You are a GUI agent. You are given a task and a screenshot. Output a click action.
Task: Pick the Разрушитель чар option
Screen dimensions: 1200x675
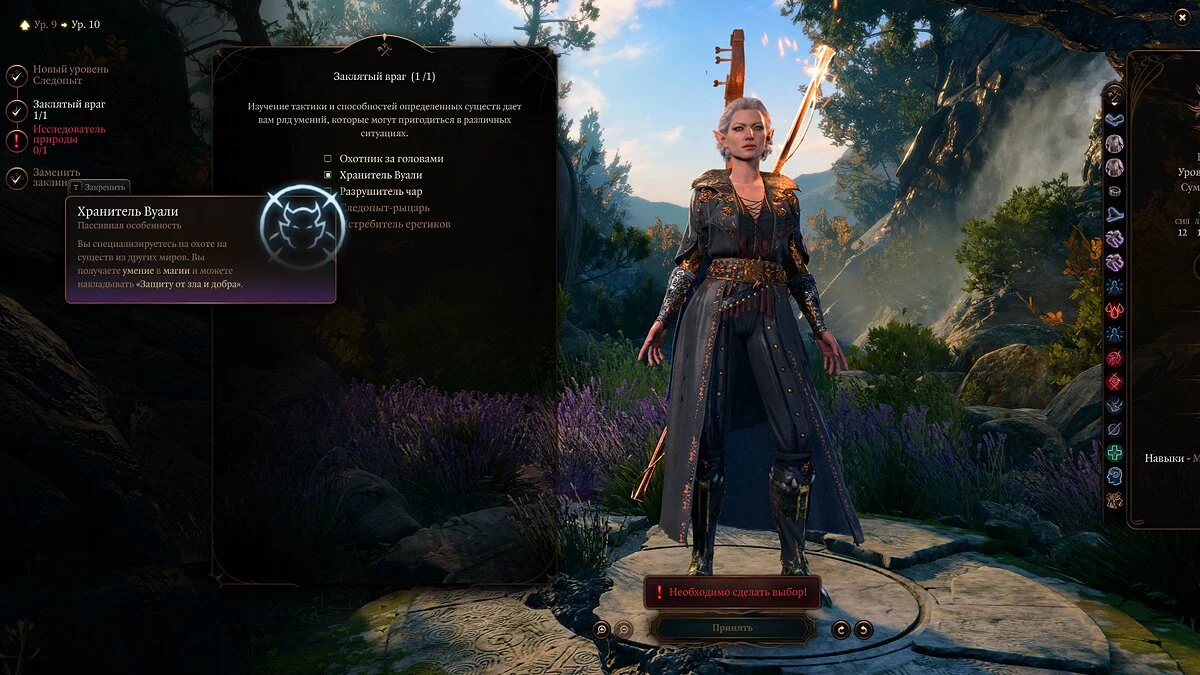(327, 191)
